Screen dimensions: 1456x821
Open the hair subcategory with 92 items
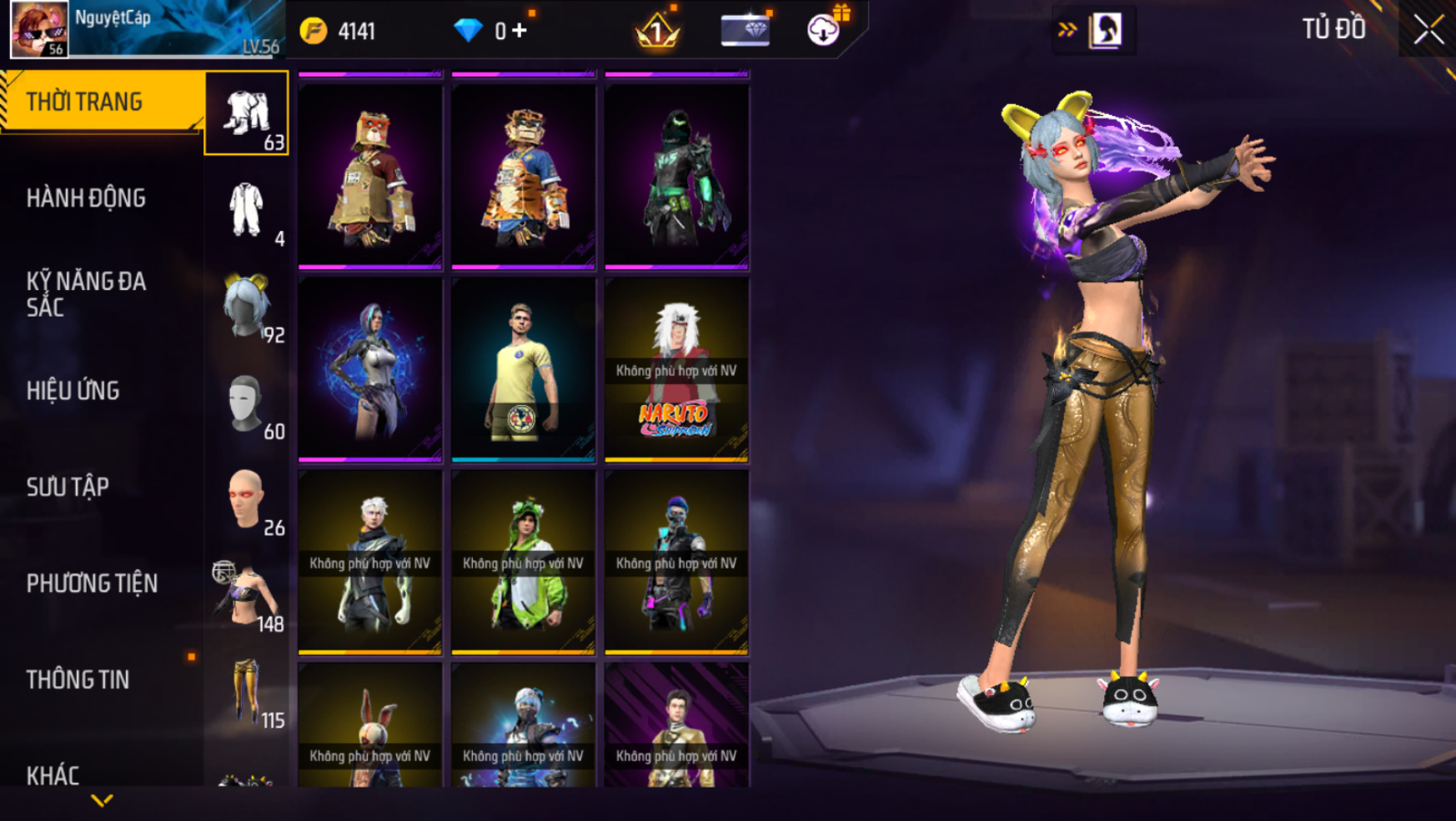(247, 307)
